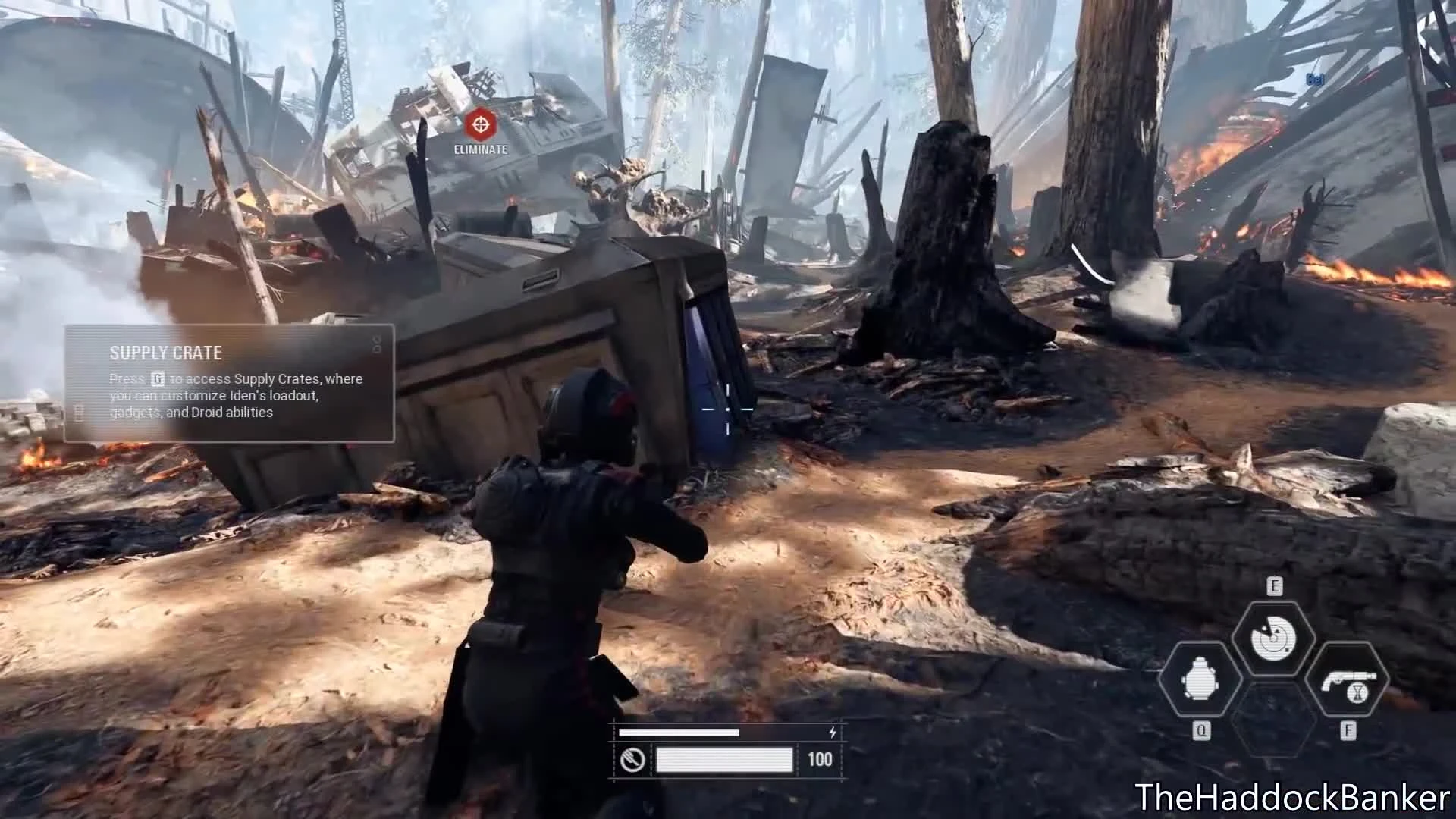
Task: Expand the small indicator in the popup's top-right corner
Action: pyautogui.click(x=377, y=345)
